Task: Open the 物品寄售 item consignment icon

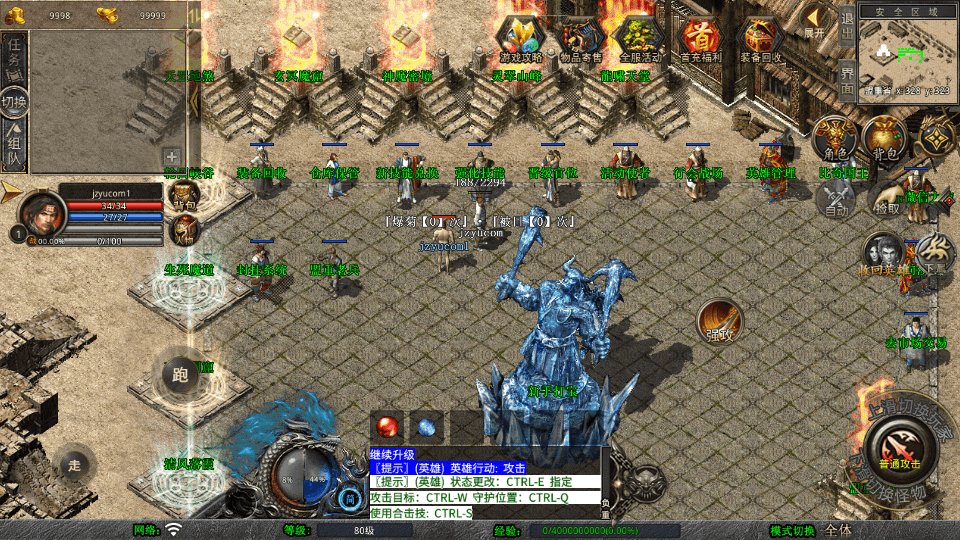Action: pyautogui.click(x=580, y=38)
